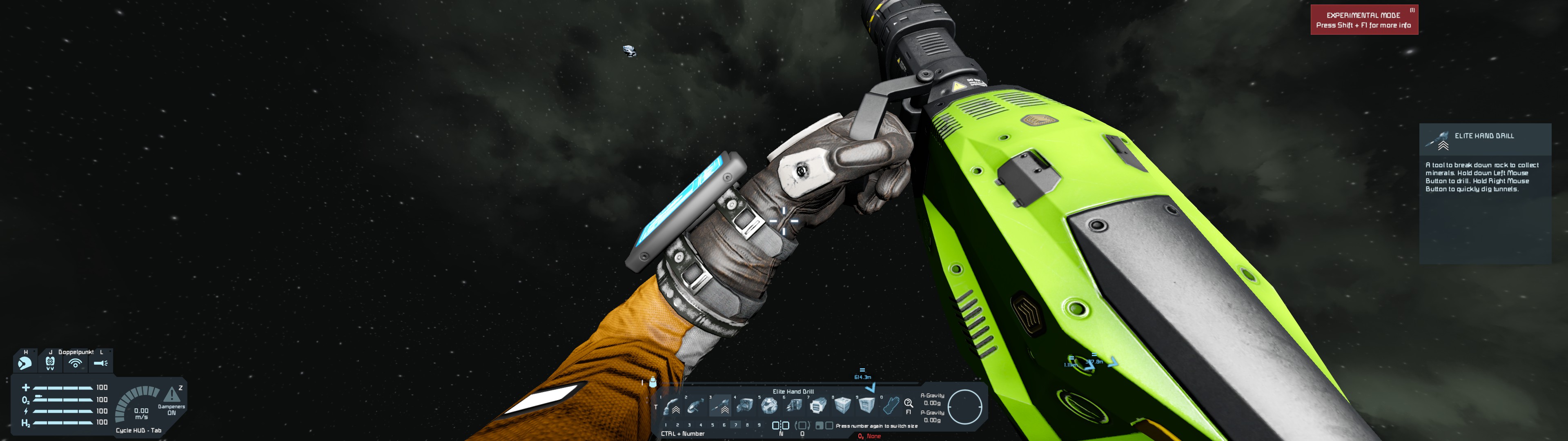Toggle the flashlight icon
Screen dimensions: 1568x441
coord(101,364)
